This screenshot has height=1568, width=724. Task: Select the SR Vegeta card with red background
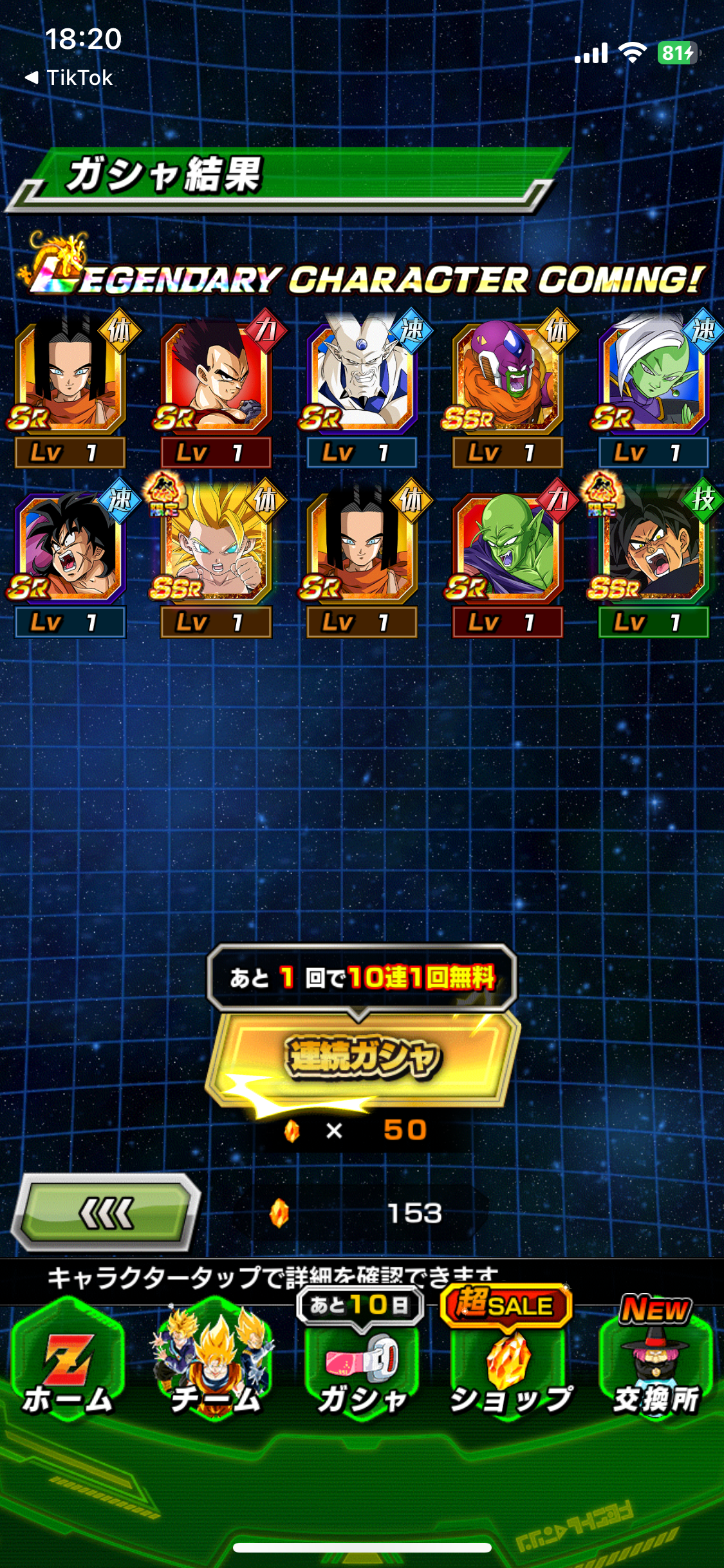click(x=215, y=380)
